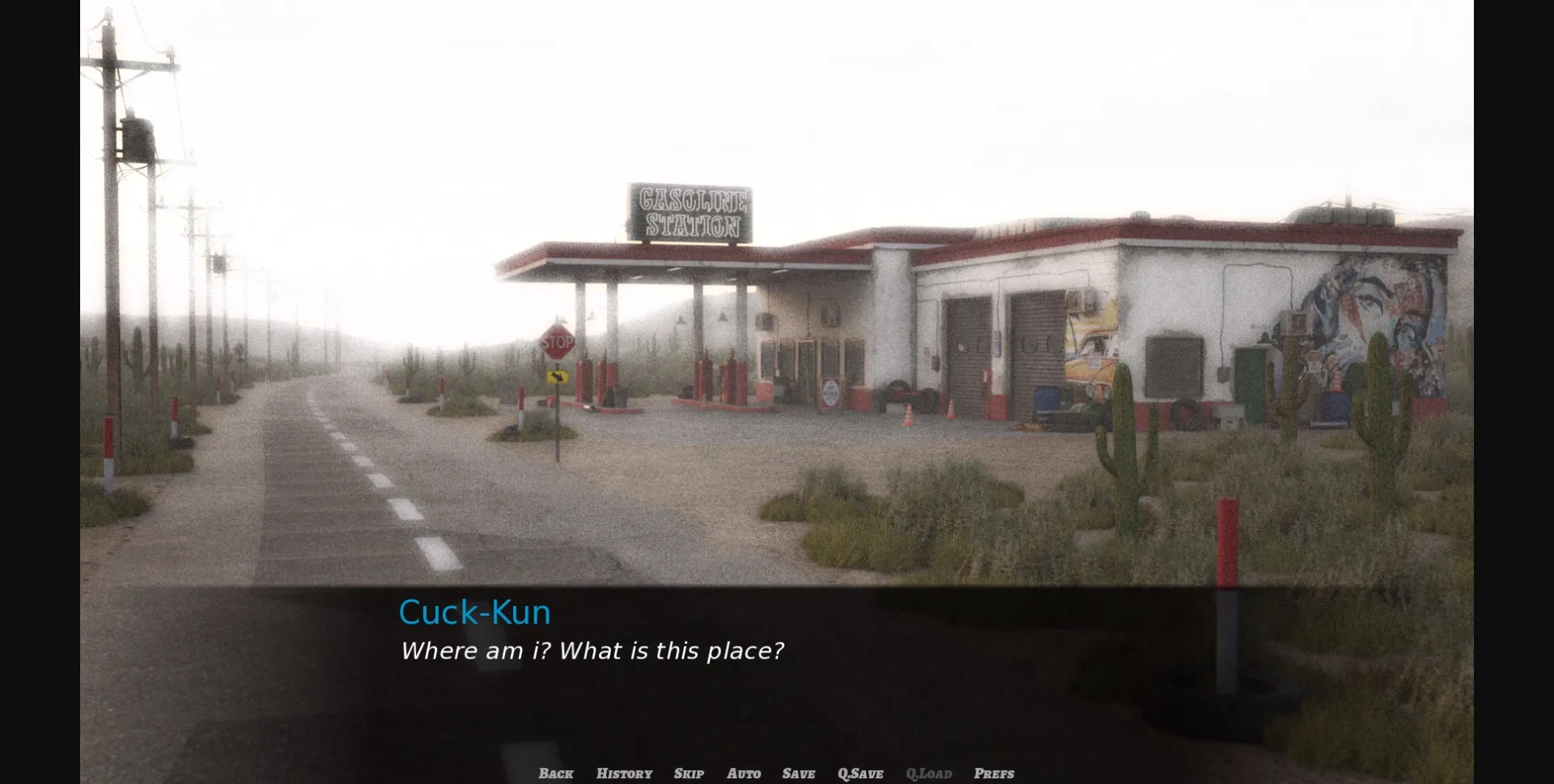1554x784 pixels.
Task: Toggle Auto dialogue advance
Action: (744, 773)
